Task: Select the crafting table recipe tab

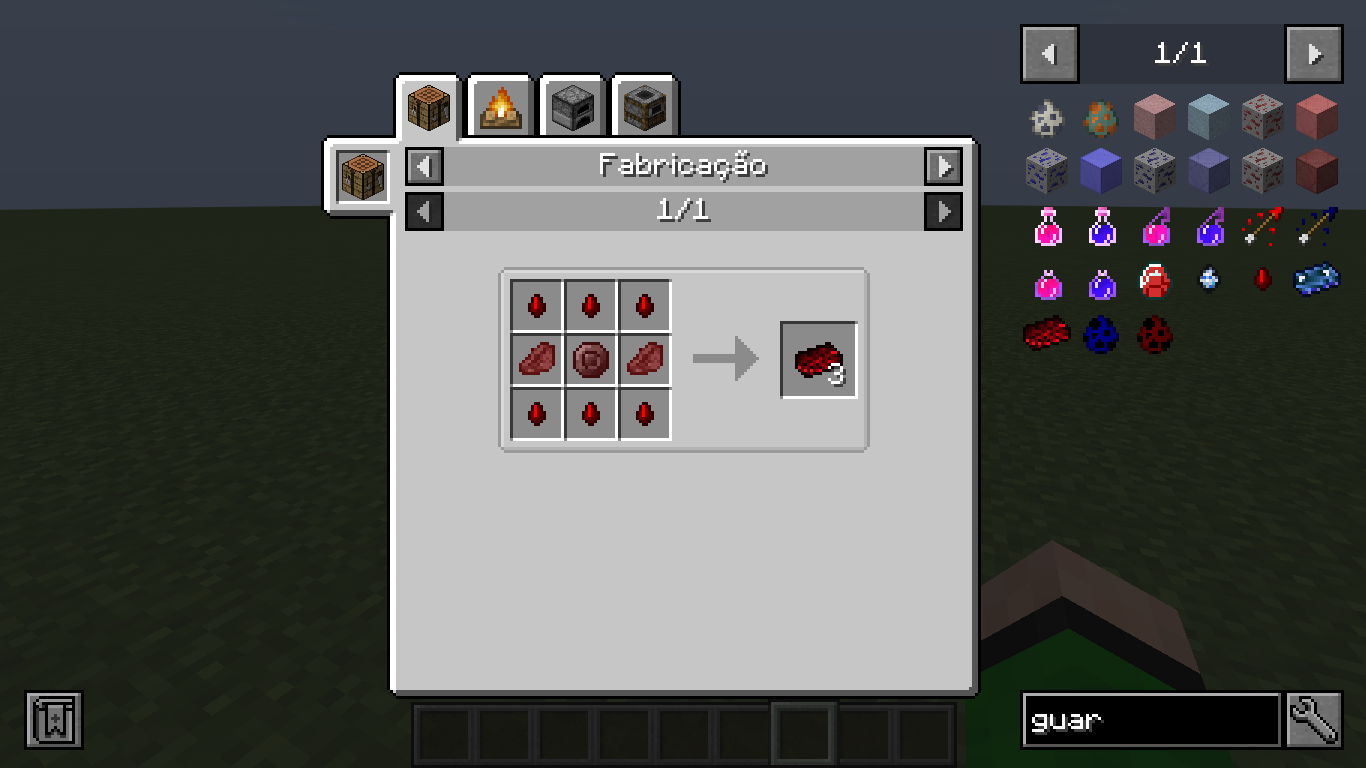Action: coord(427,107)
